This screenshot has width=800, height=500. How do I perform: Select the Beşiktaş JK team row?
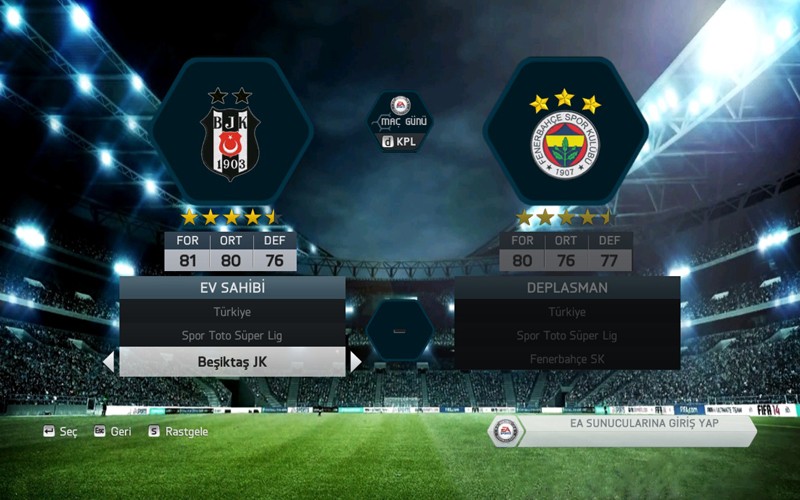click(x=232, y=361)
